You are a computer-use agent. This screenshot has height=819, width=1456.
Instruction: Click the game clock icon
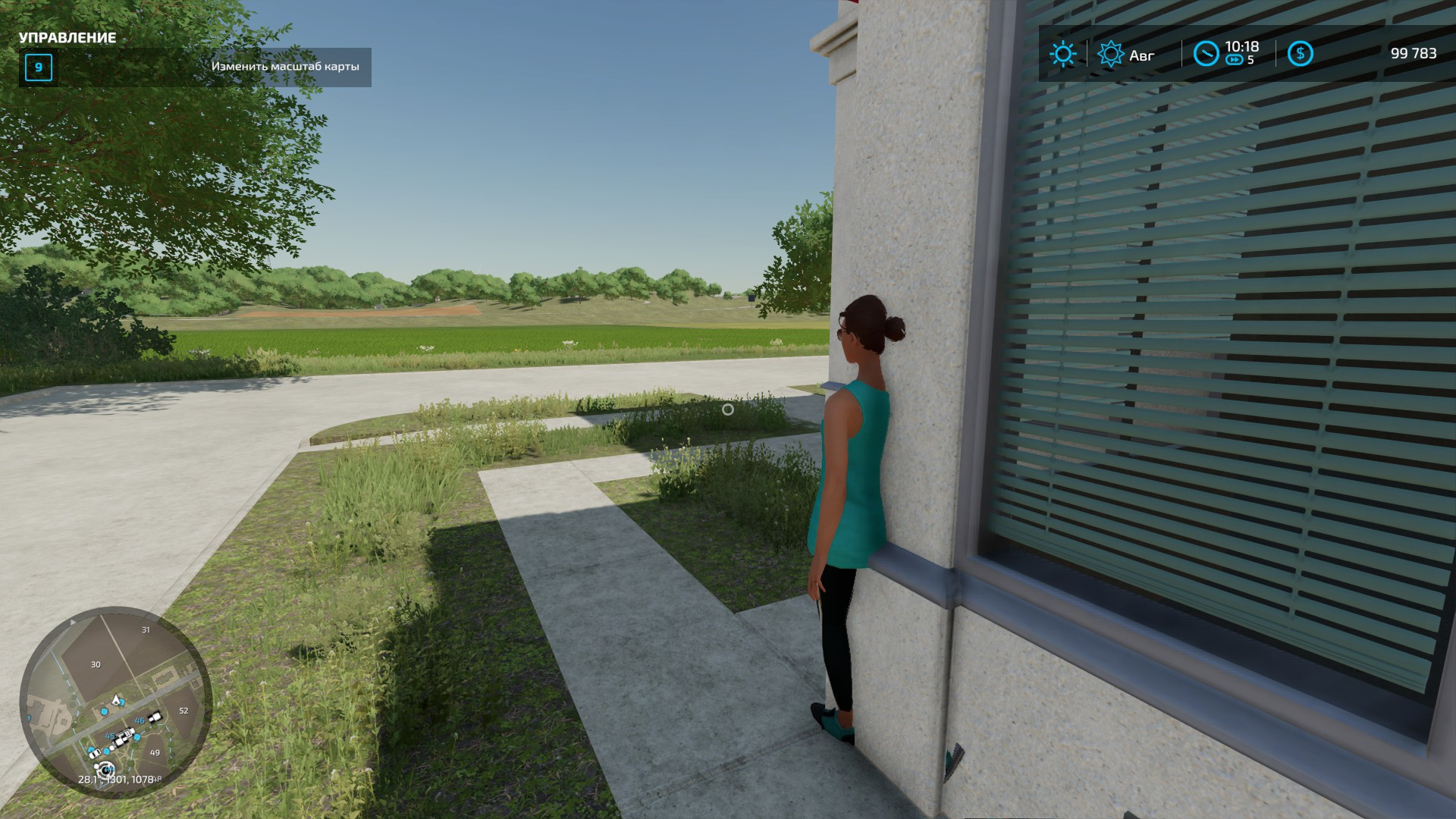(1206, 54)
